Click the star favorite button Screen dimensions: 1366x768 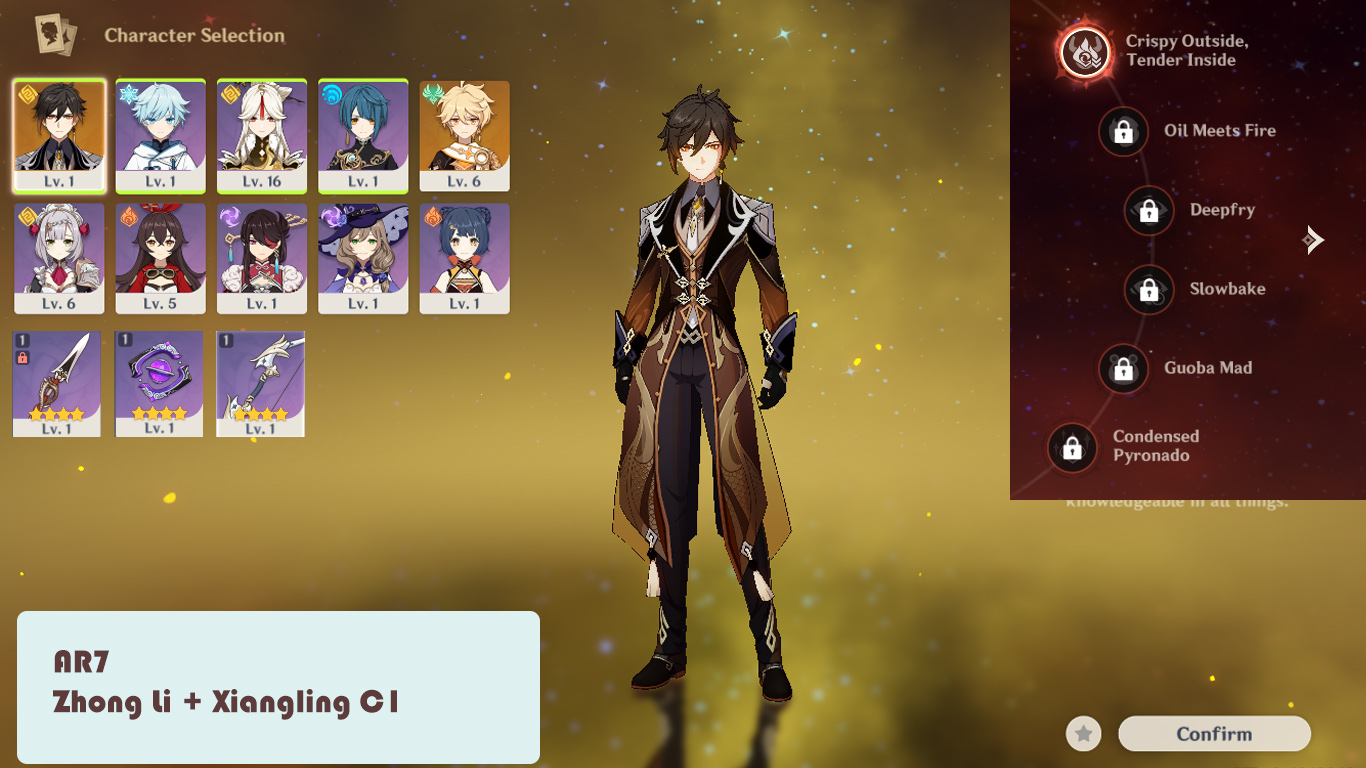tap(1082, 733)
